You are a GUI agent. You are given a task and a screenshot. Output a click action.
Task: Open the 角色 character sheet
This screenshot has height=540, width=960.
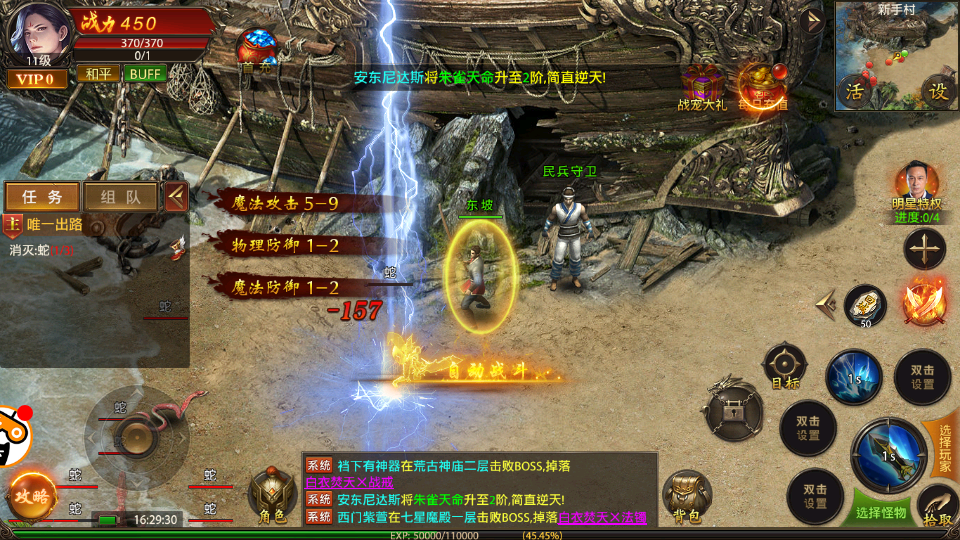(272, 495)
